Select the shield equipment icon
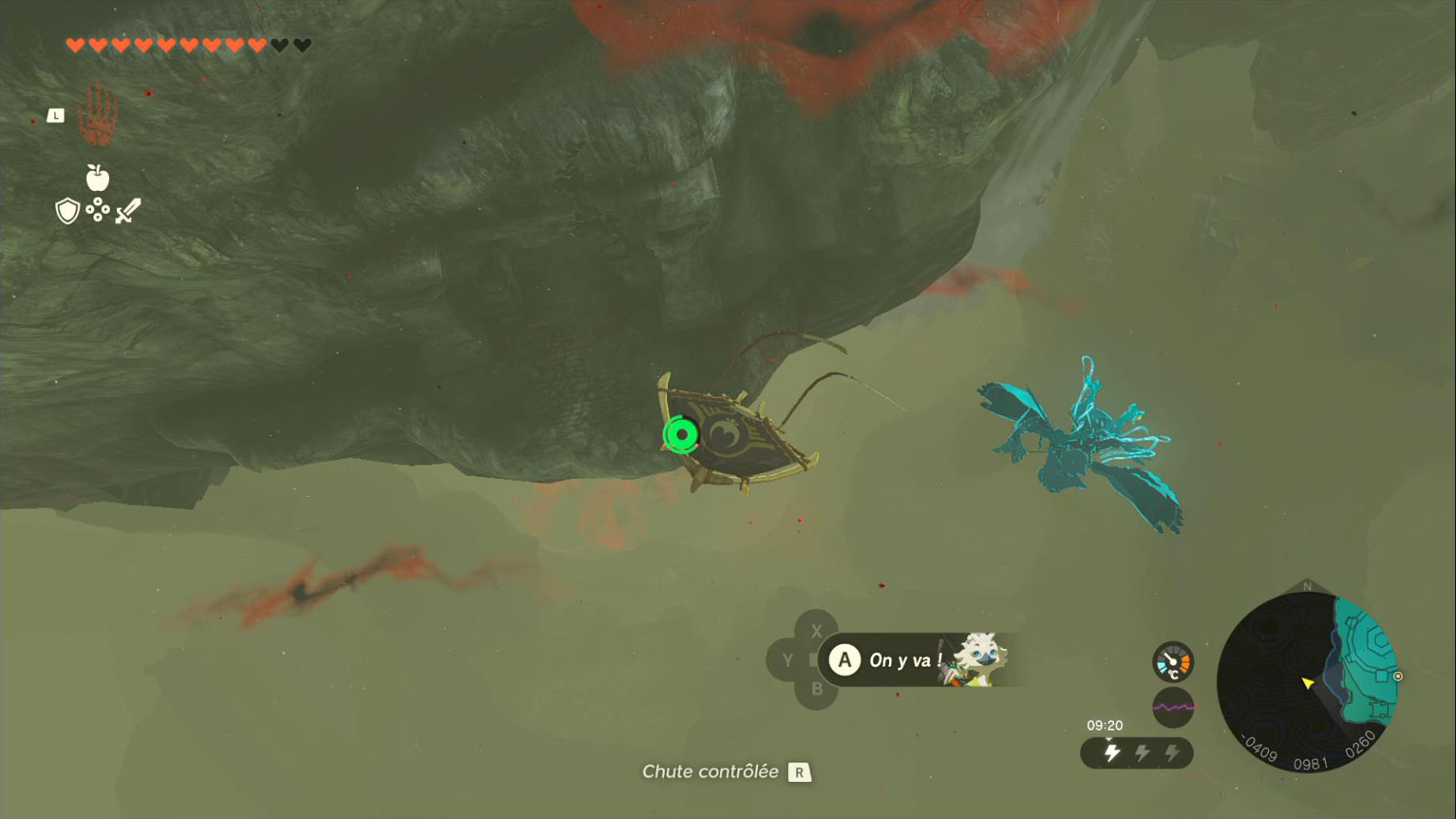1456x819 pixels. (68, 211)
